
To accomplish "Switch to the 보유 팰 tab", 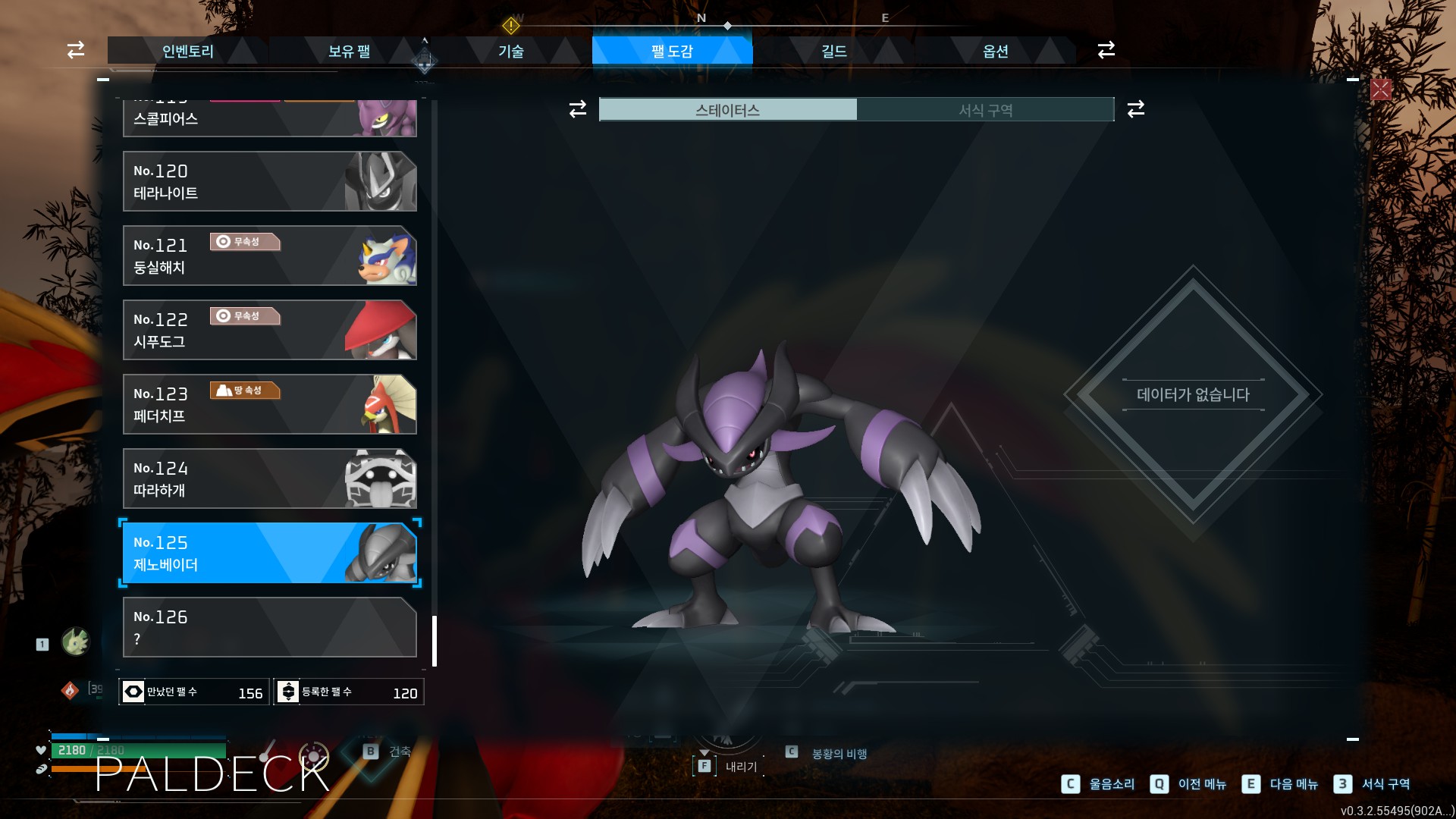I will [x=349, y=51].
